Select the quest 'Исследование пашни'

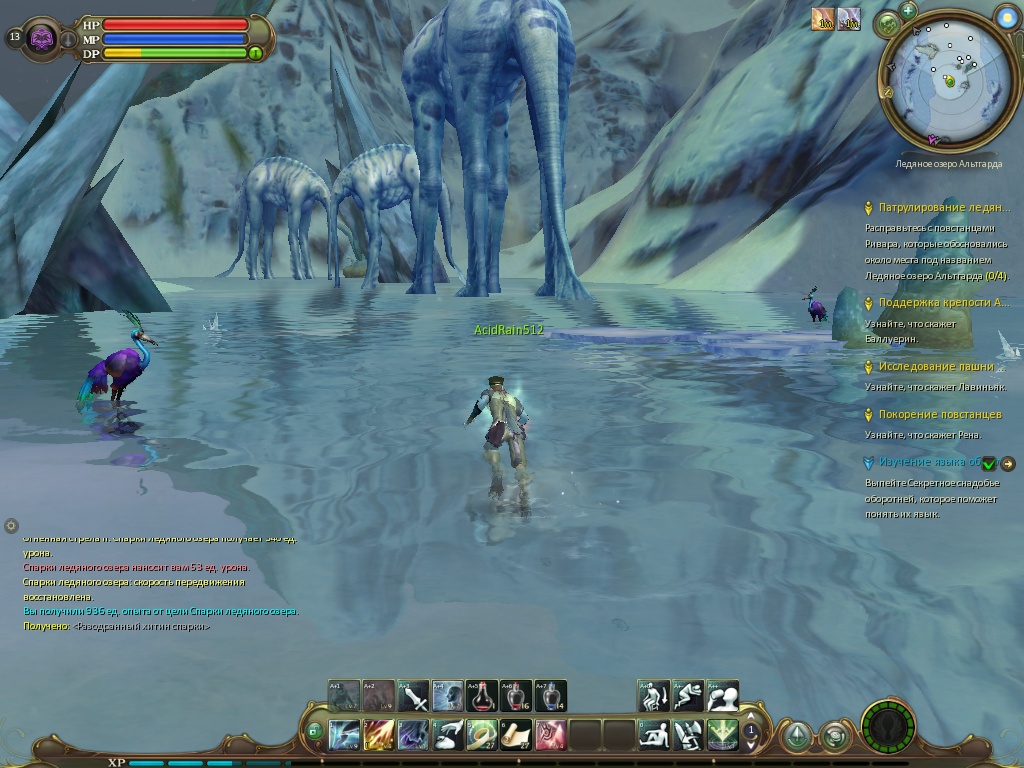coord(936,367)
